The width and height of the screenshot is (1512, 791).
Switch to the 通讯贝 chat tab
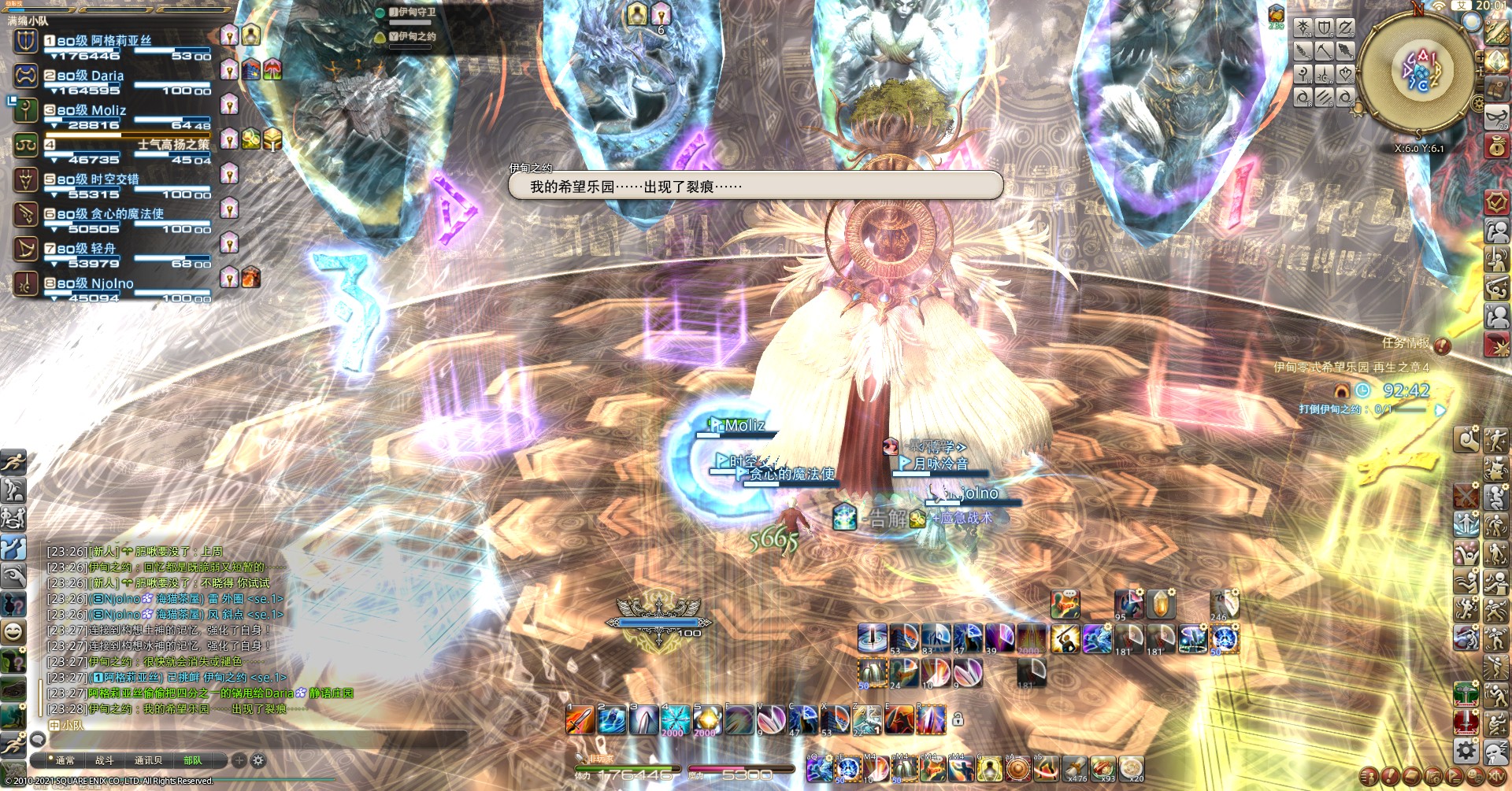(x=148, y=760)
